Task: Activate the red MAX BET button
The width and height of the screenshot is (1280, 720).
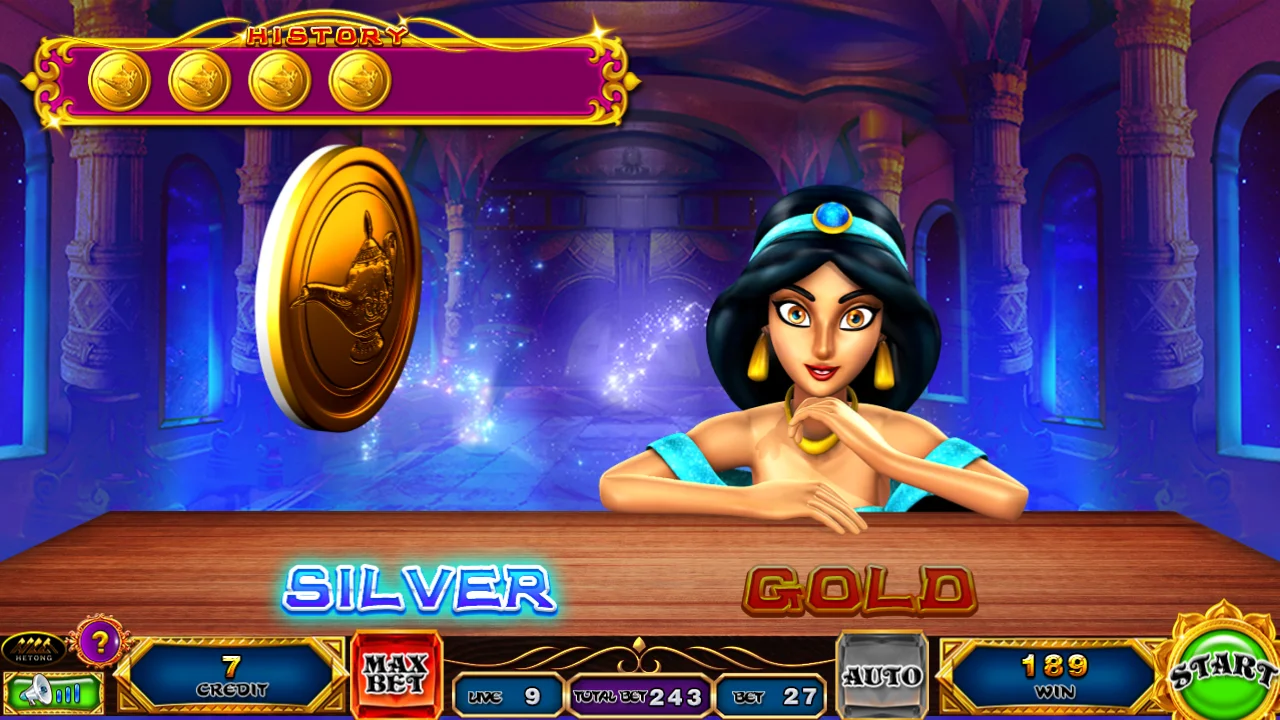Action: (x=396, y=676)
